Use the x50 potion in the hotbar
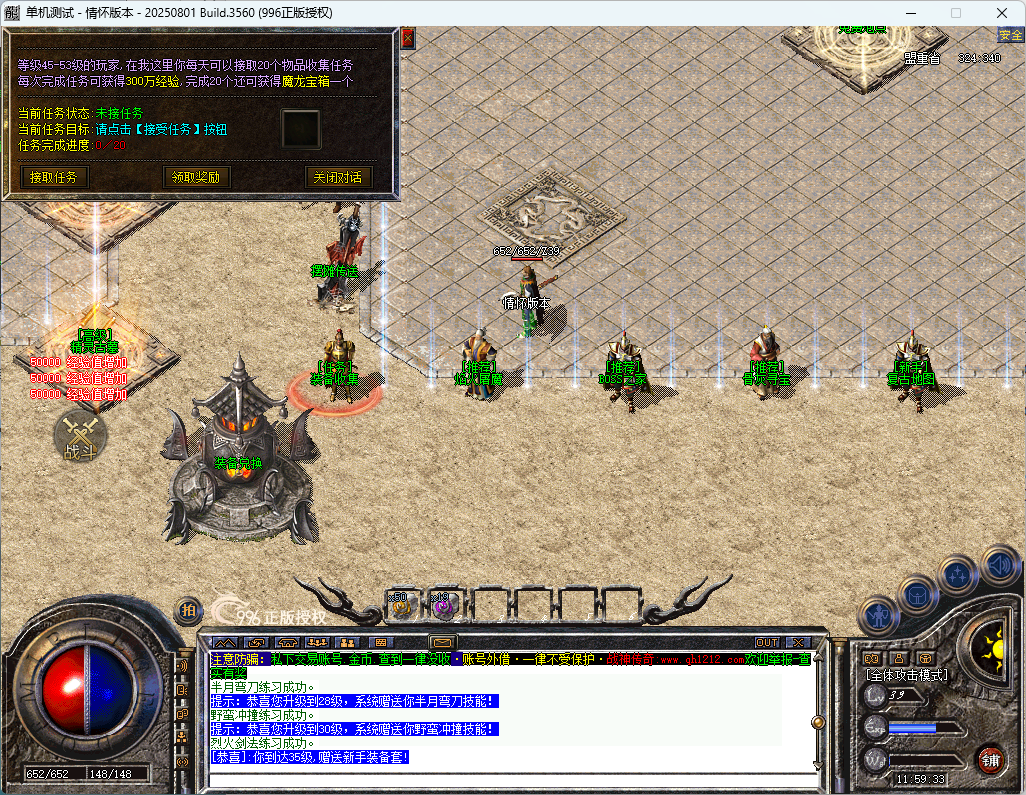Screen dimensions: 1026x795 [402, 605]
